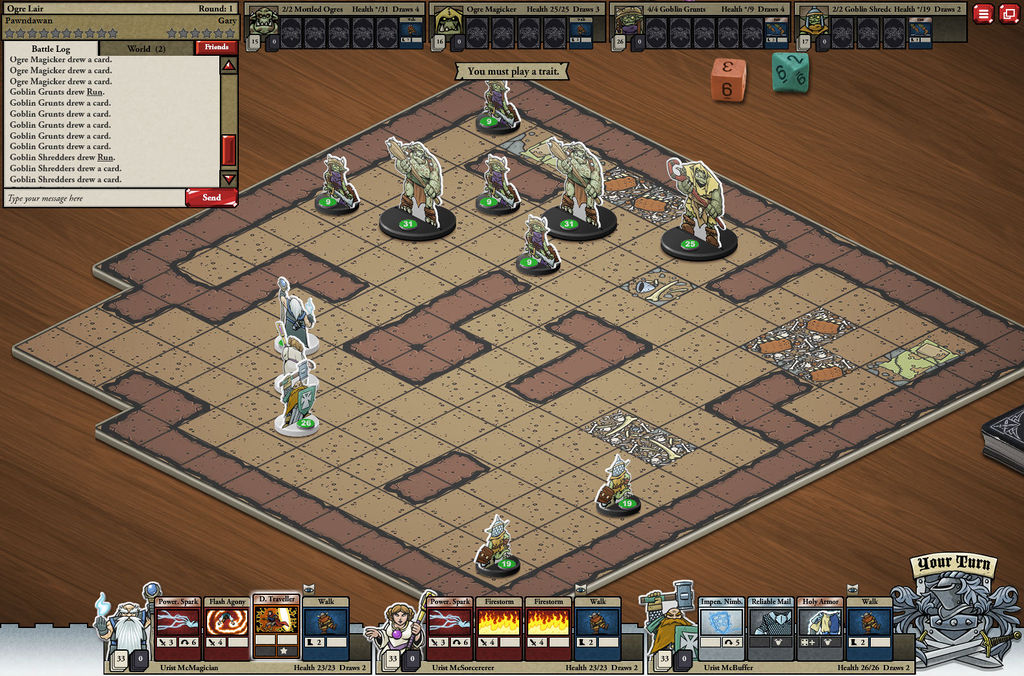Click the battle log scroll-up arrow

coord(228,66)
